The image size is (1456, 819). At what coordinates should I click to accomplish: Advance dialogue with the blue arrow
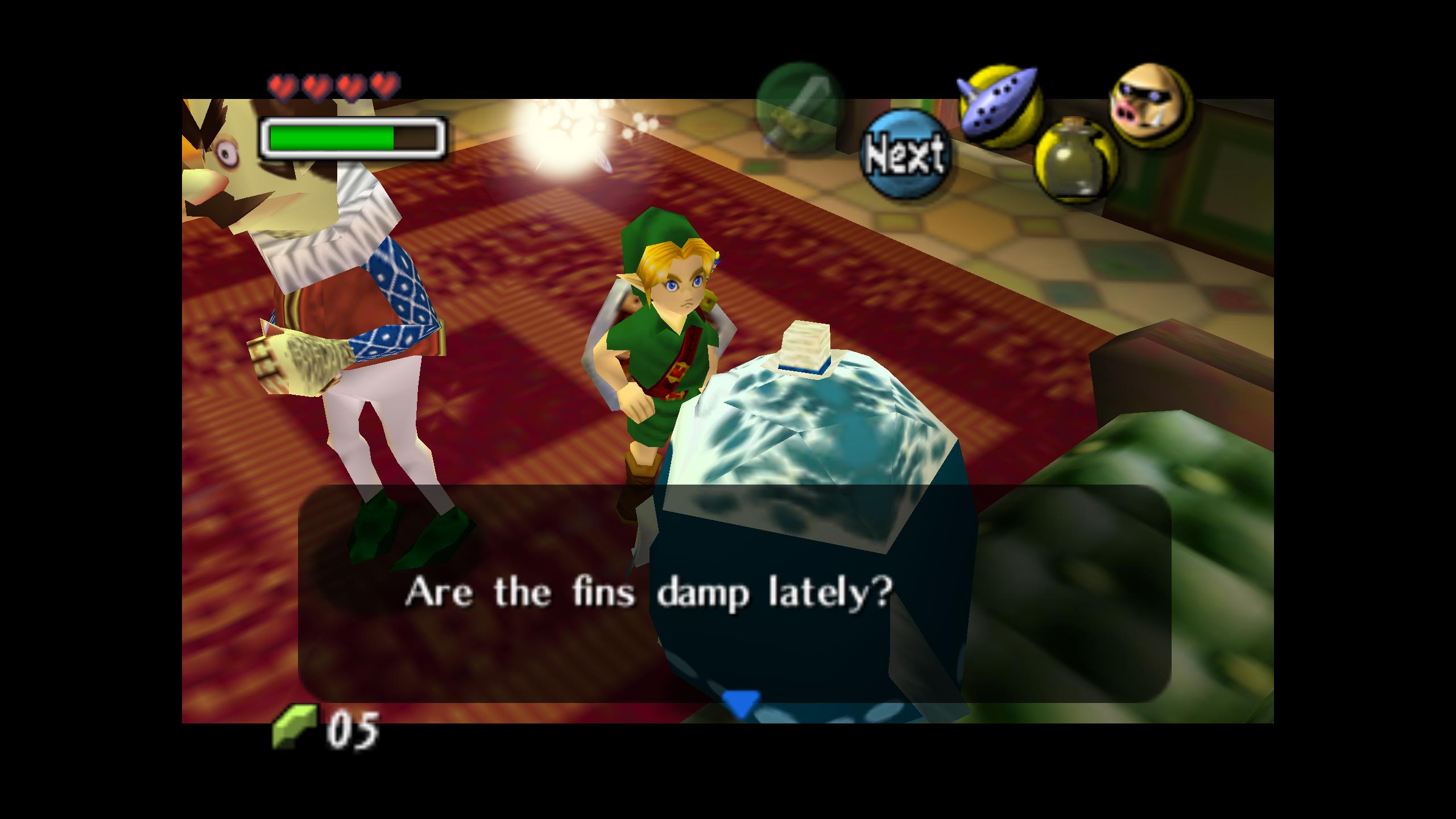coord(740,702)
